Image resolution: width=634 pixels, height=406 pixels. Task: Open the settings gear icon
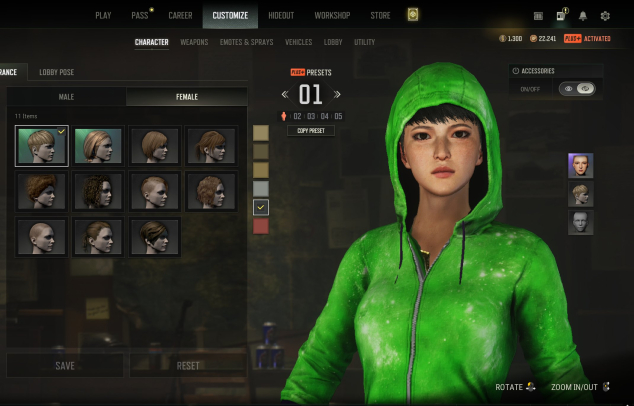coord(605,16)
